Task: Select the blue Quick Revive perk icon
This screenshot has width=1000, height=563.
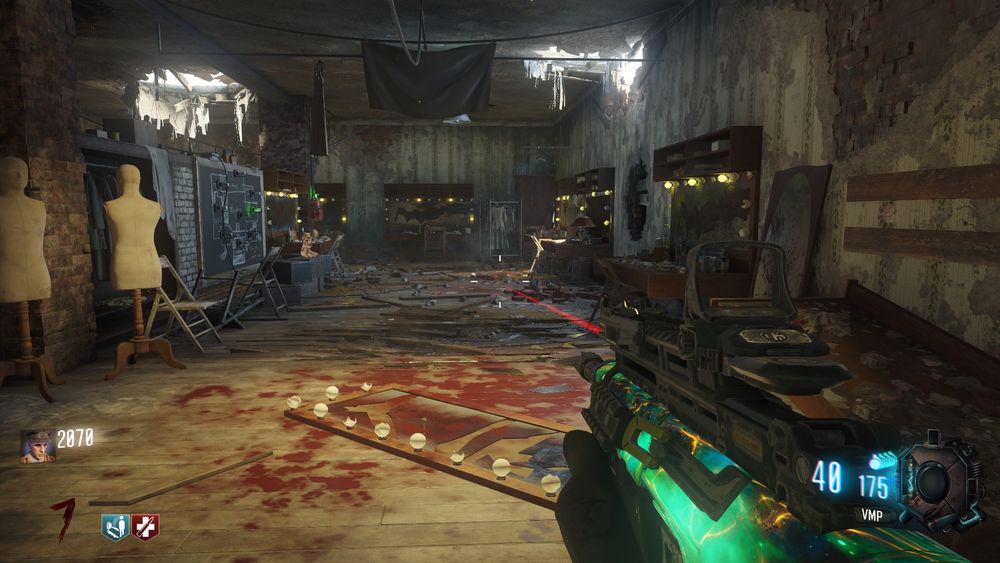Action: [115, 526]
